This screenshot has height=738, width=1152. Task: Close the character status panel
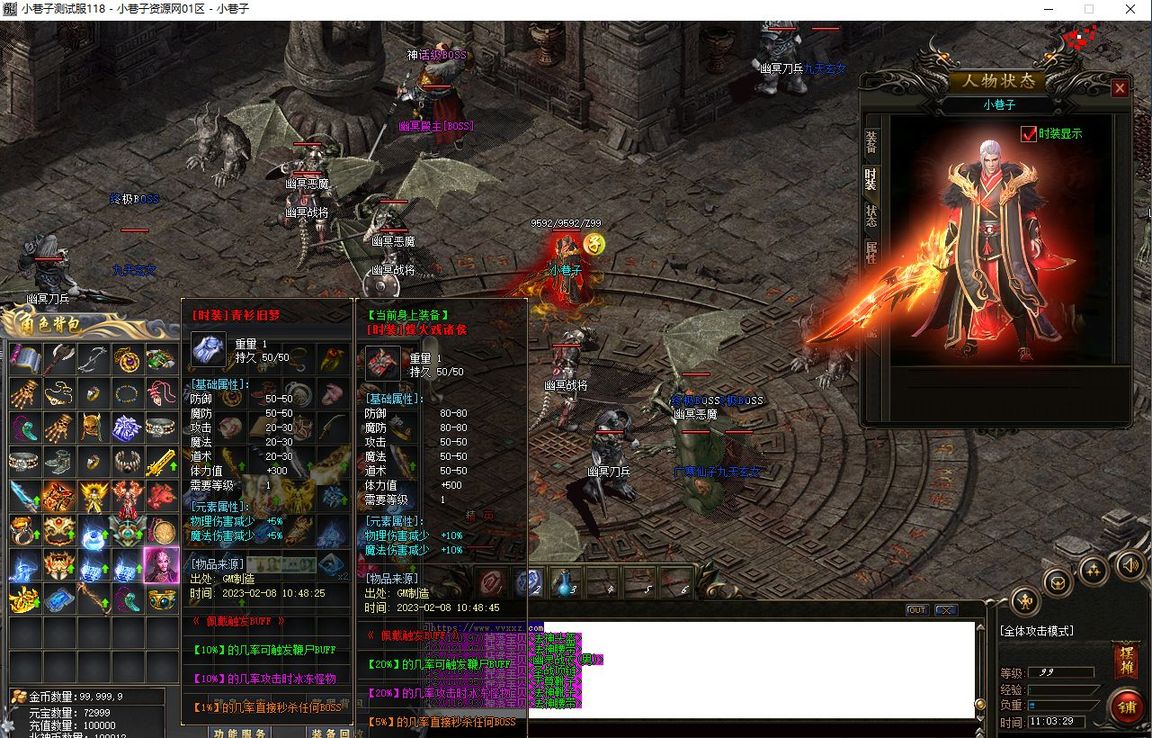[1120, 88]
